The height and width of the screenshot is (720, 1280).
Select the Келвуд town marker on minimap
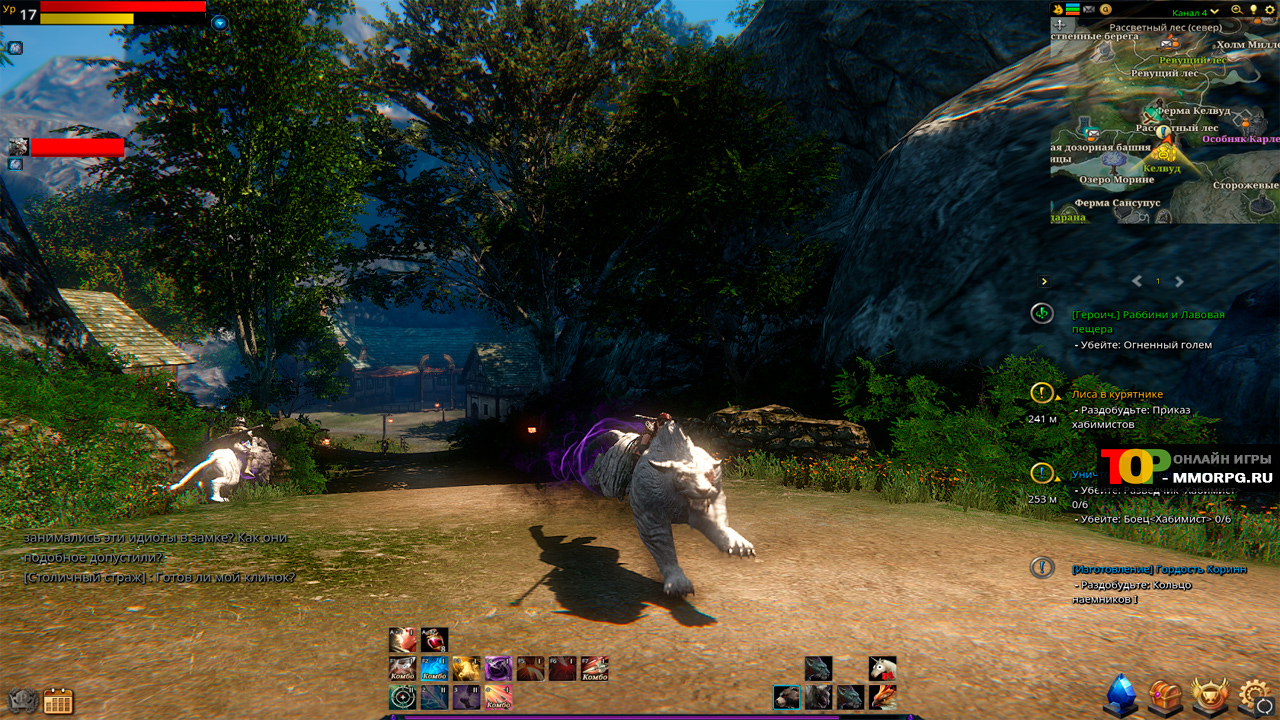(1163, 153)
